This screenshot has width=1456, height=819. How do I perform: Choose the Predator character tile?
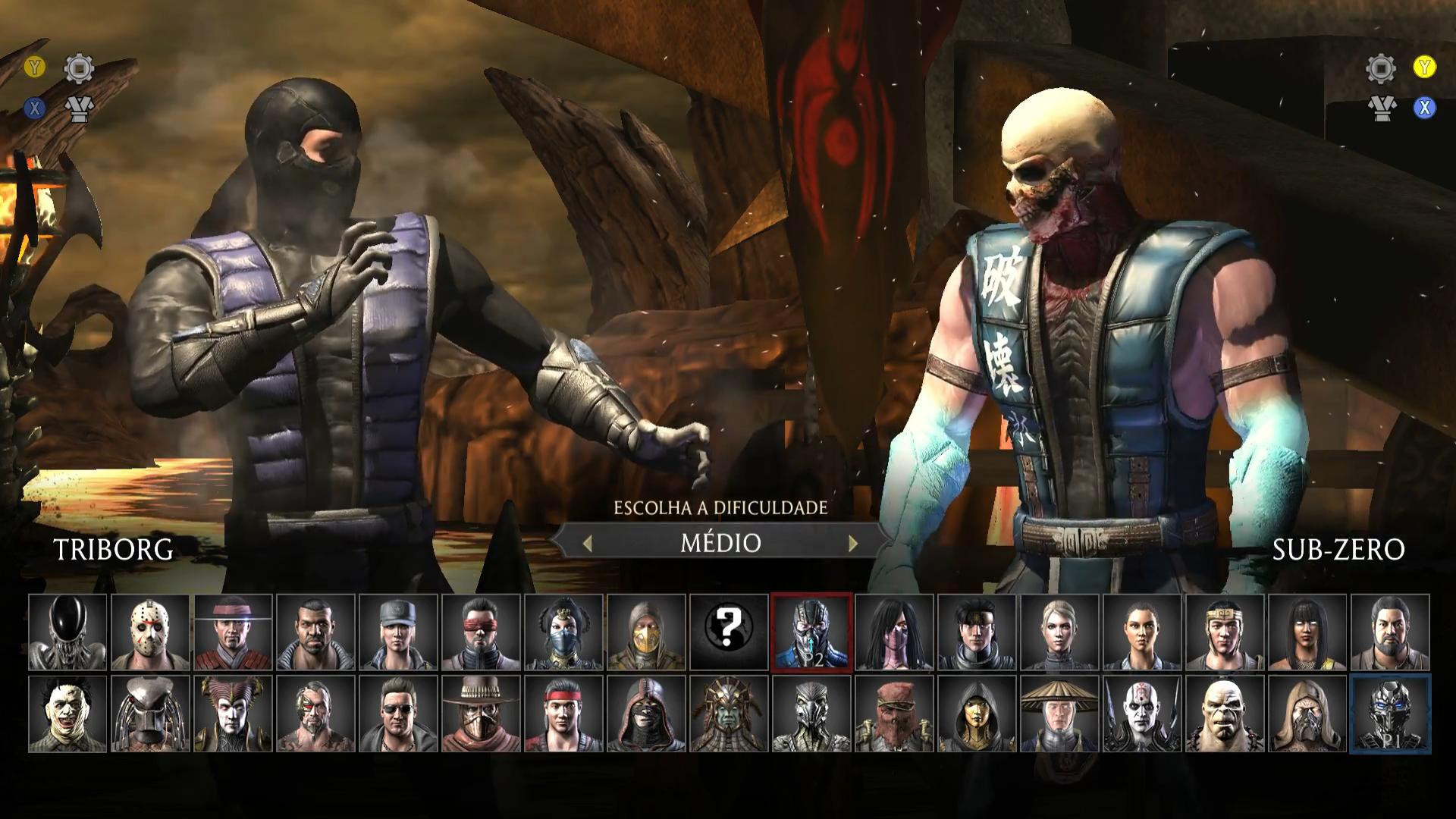(150, 714)
